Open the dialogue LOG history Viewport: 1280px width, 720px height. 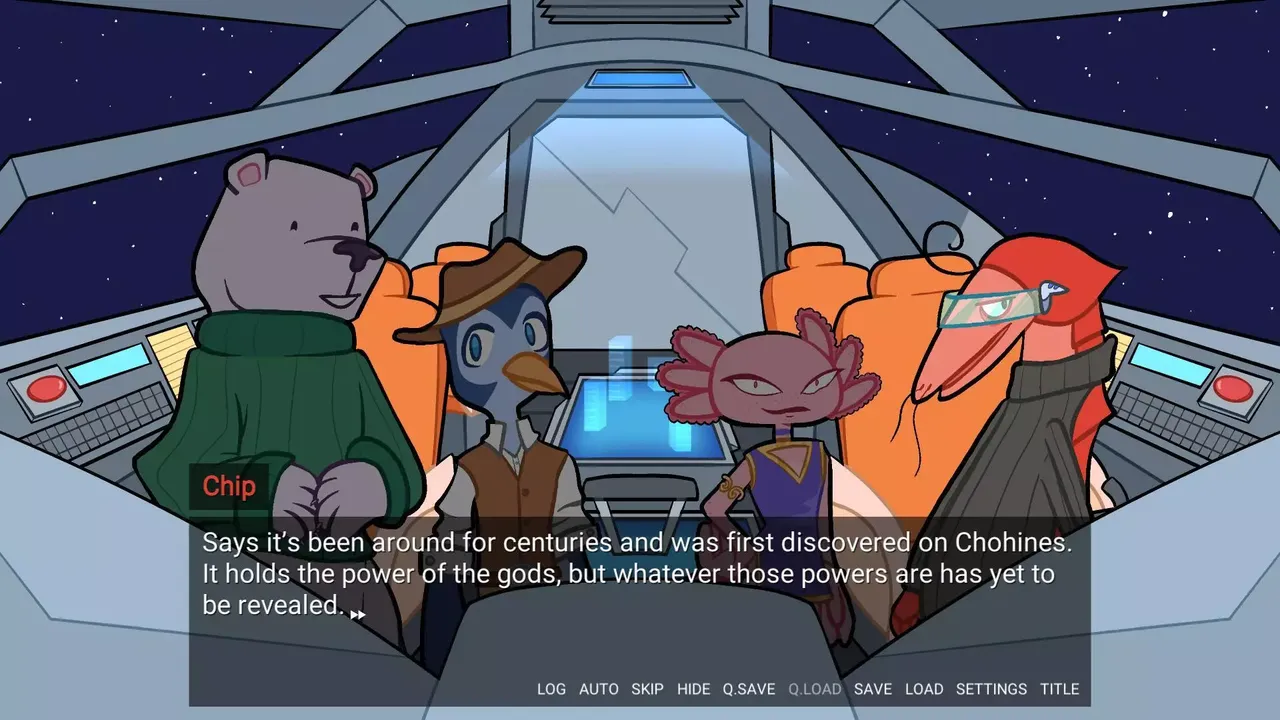pyautogui.click(x=551, y=689)
